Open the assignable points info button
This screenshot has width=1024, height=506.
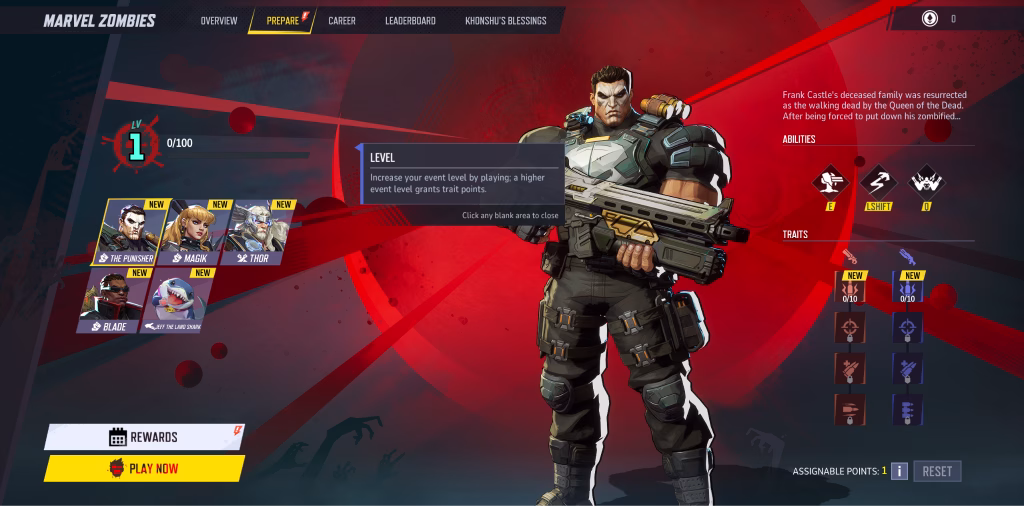[x=899, y=471]
